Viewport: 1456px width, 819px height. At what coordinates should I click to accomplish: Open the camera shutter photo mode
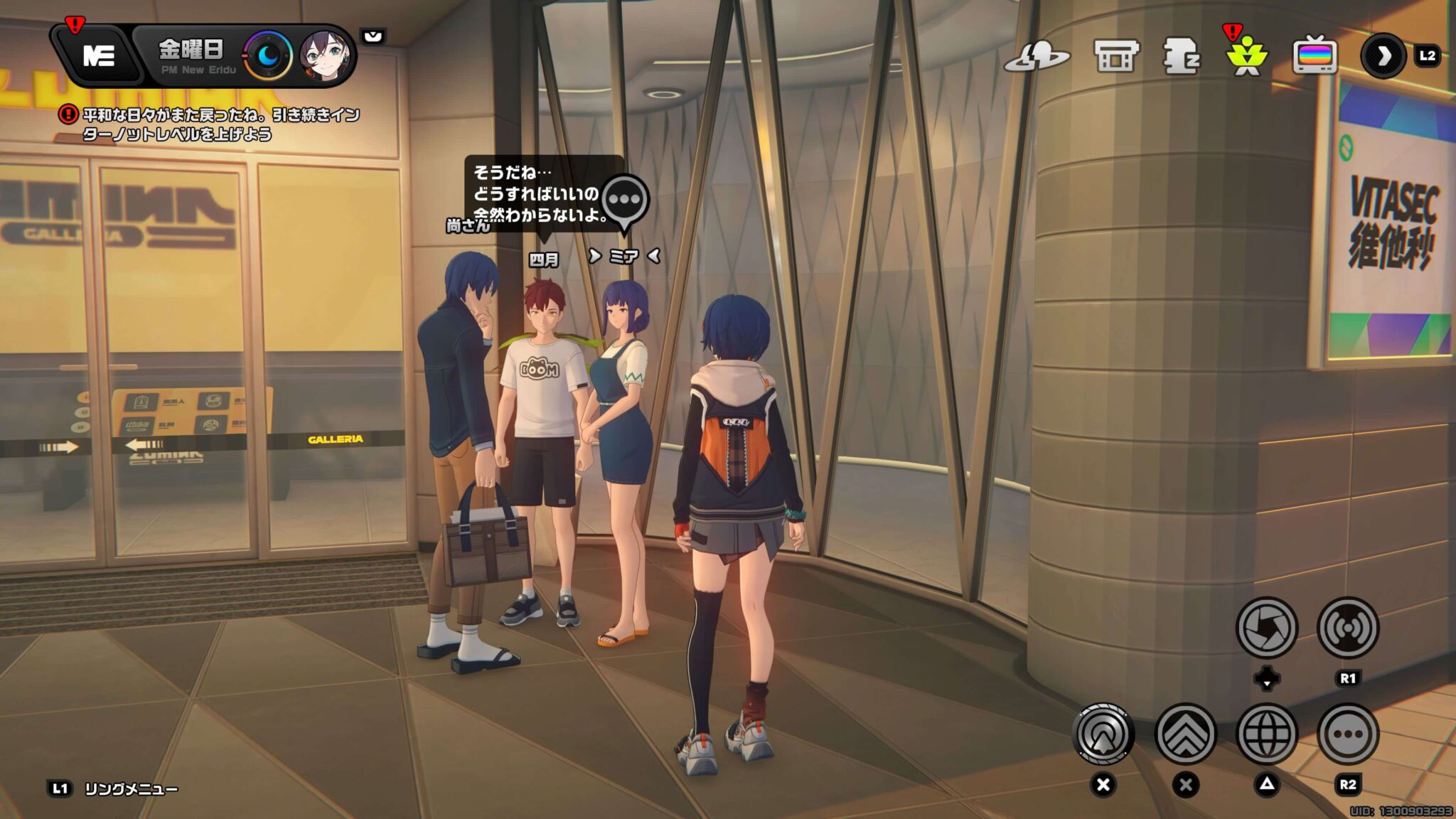(x=1266, y=628)
